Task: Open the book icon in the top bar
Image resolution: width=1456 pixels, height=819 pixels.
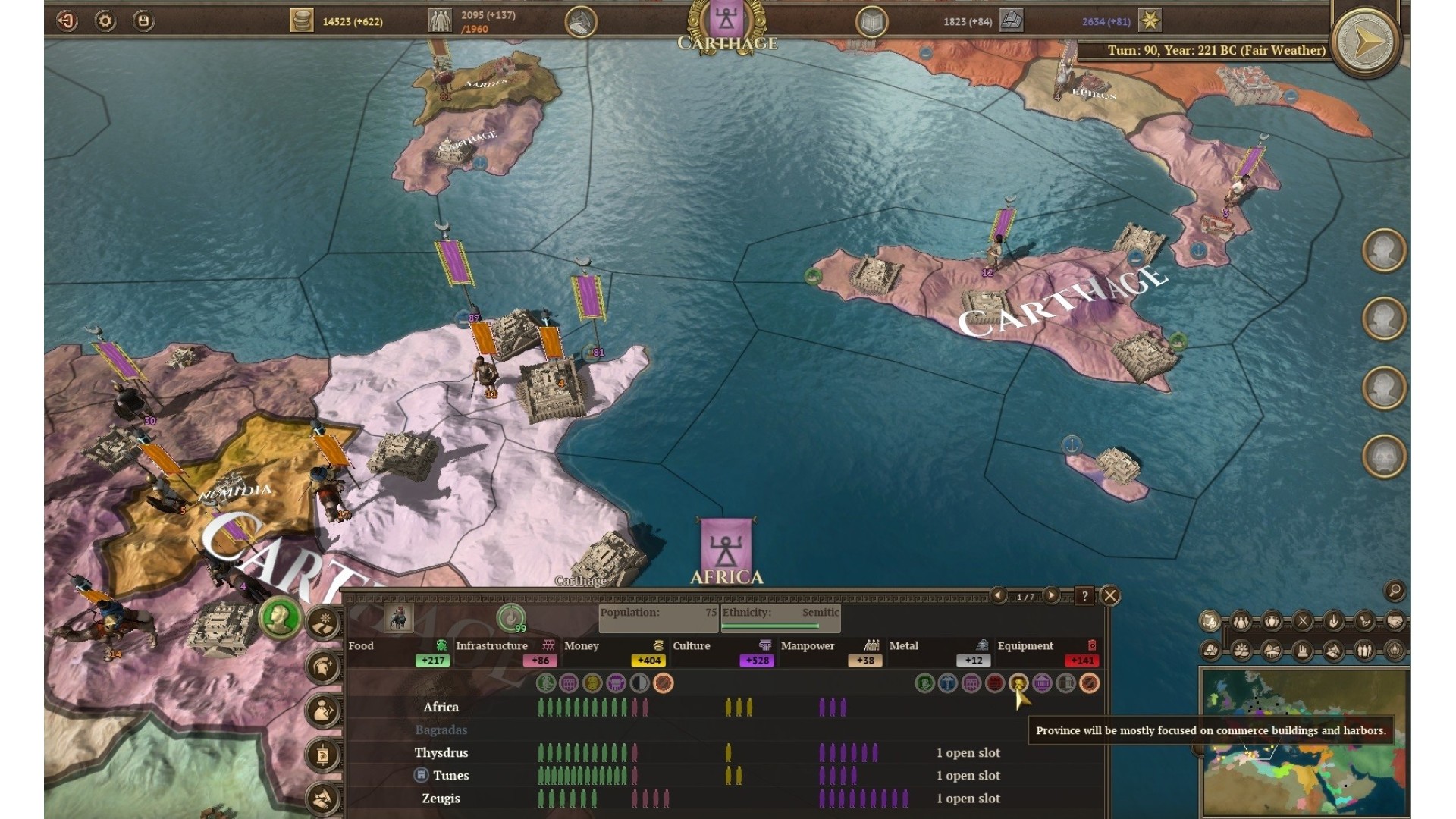Action: (871, 22)
